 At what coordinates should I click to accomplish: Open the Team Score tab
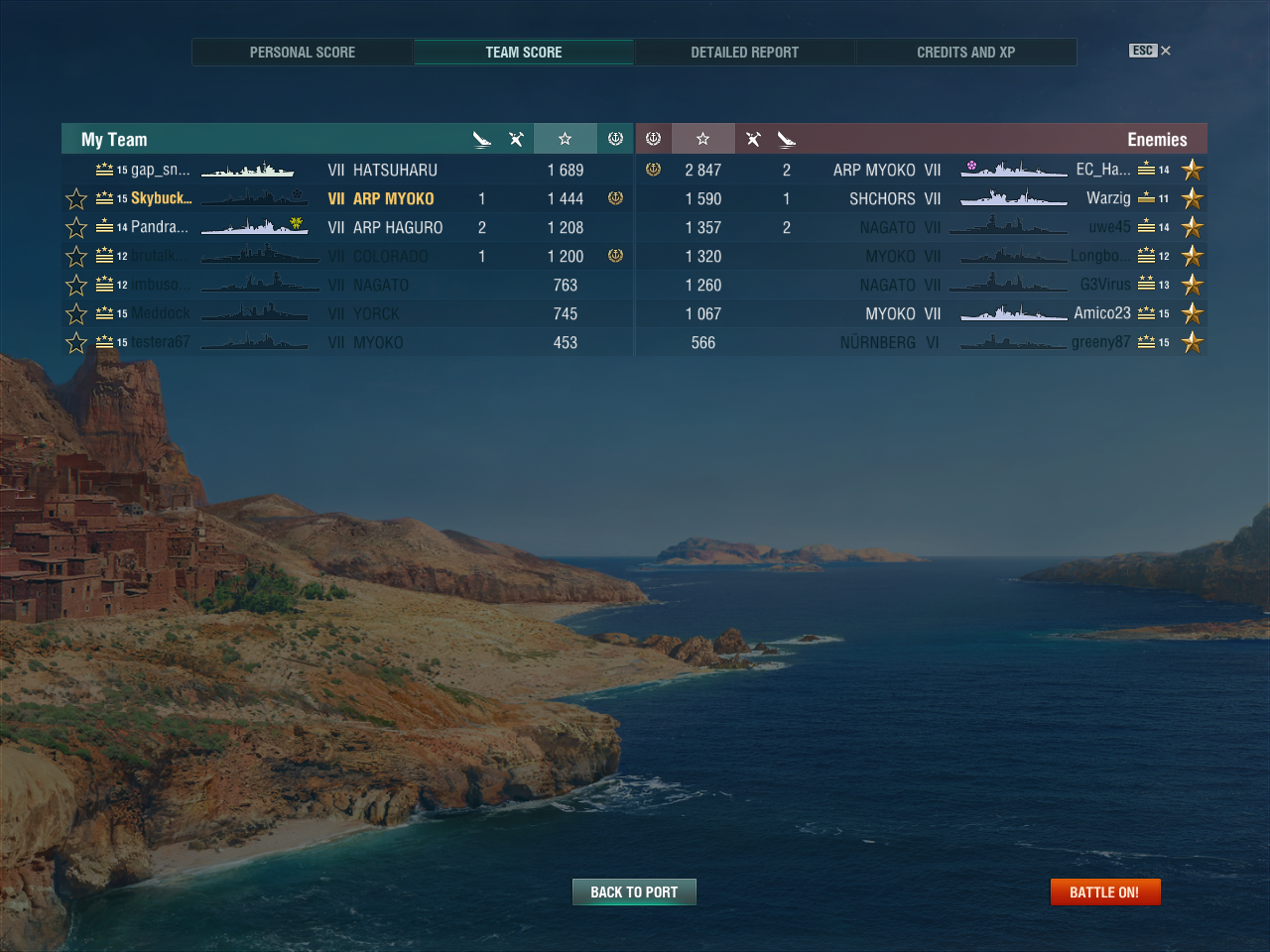(x=523, y=53)
